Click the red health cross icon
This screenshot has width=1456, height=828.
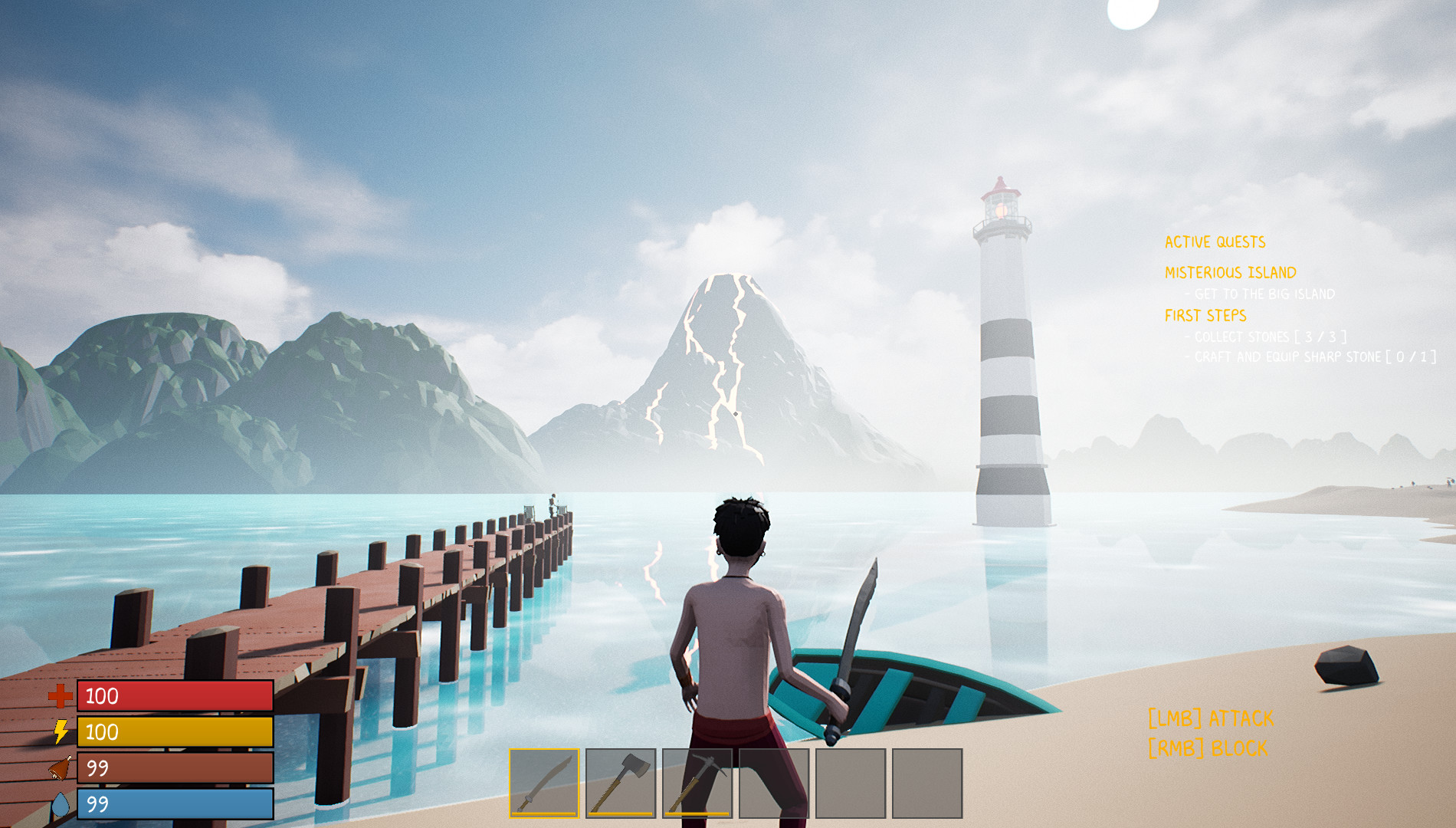[60, 698]
